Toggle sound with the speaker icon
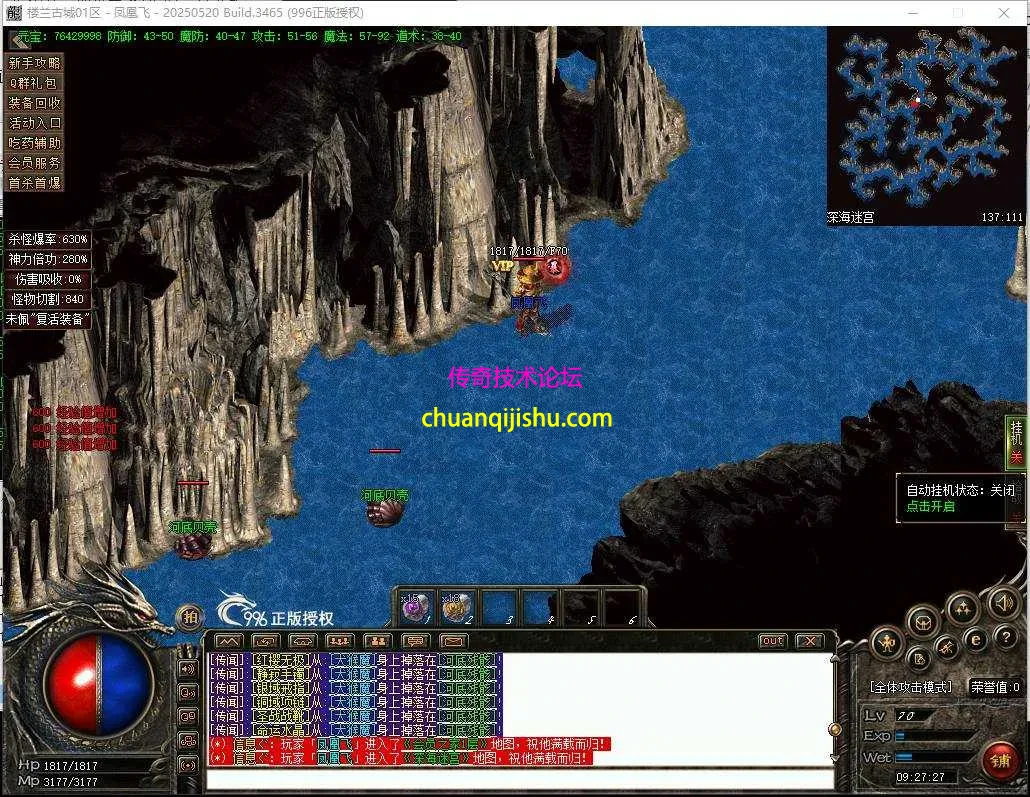Viewport: 1030px width, 797px height. click(1003, 603)
